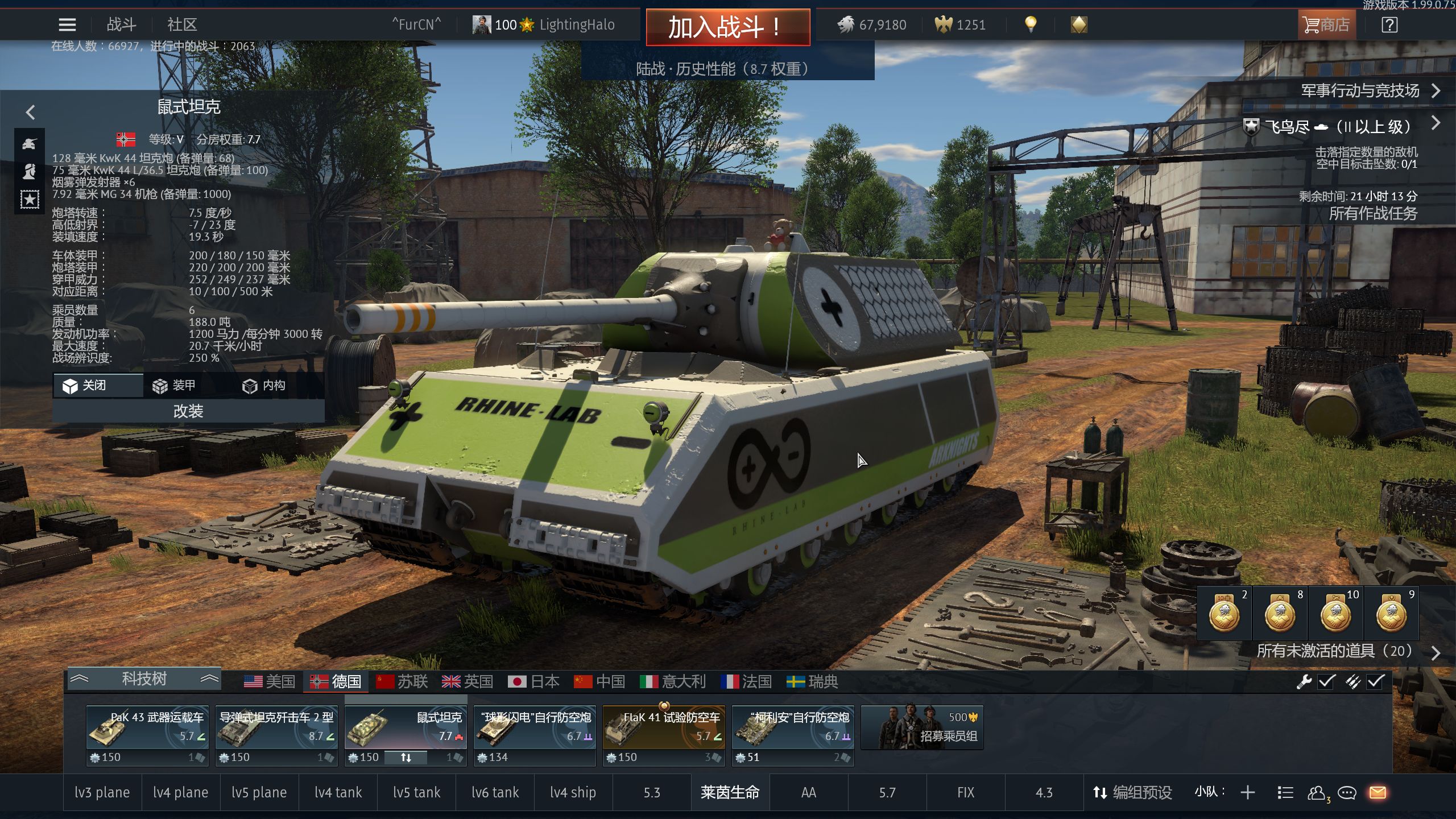Screen dimensions: 1456x819
Task: Open the 科技树 research tree
Action: 144,679
